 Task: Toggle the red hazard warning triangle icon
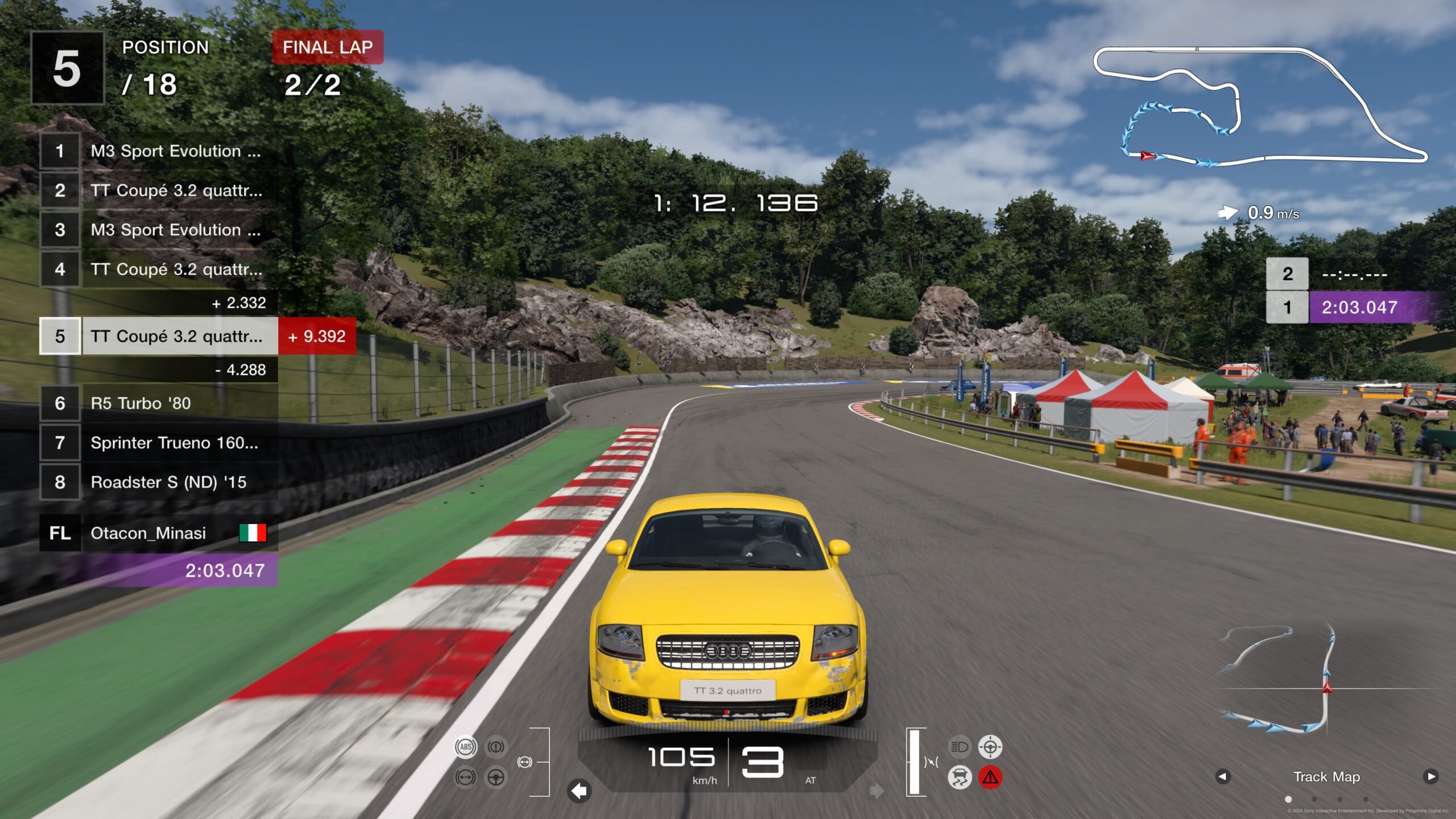point(990,777)
